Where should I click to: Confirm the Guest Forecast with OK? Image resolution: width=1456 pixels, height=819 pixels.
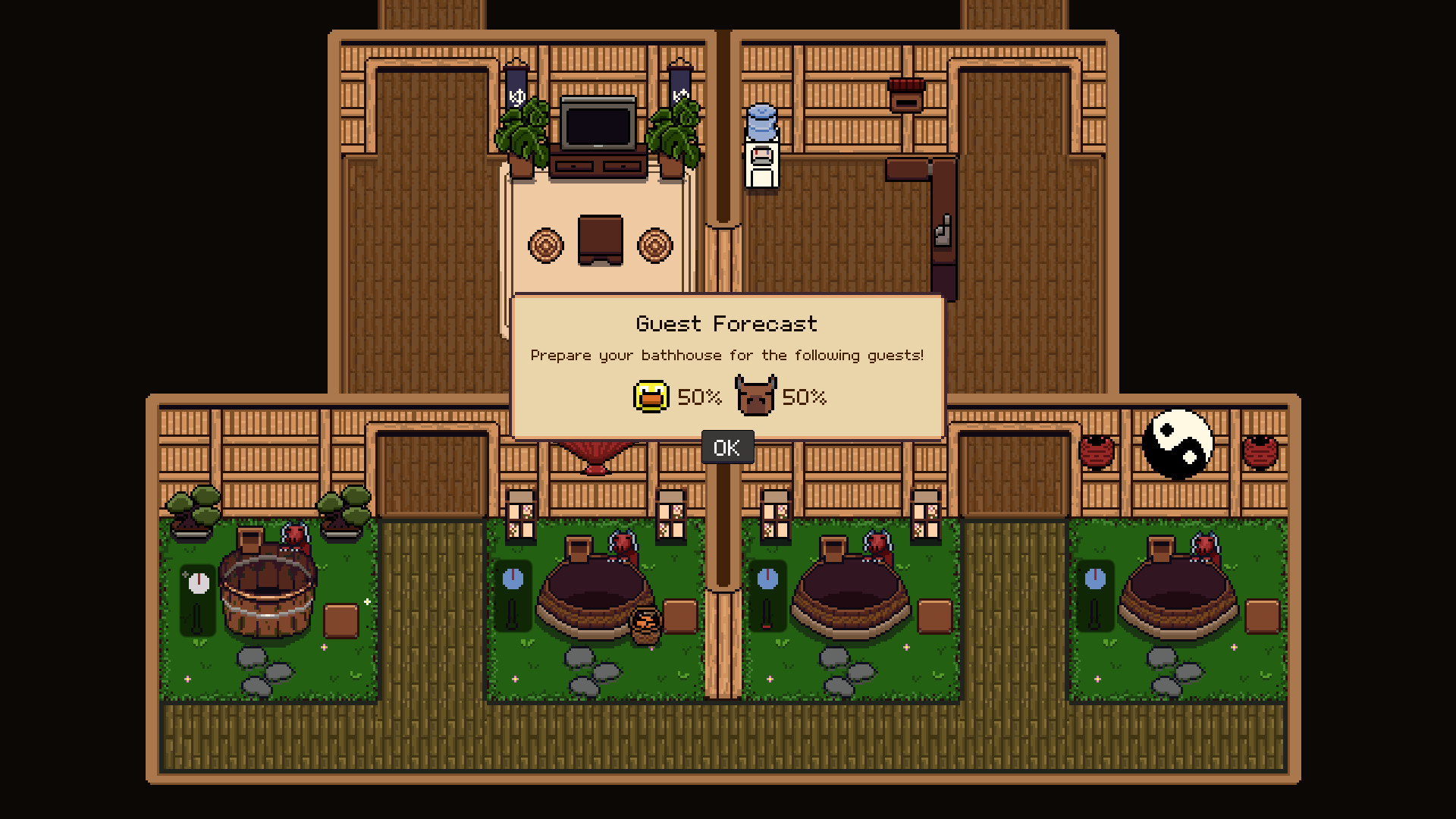(726, 447)
